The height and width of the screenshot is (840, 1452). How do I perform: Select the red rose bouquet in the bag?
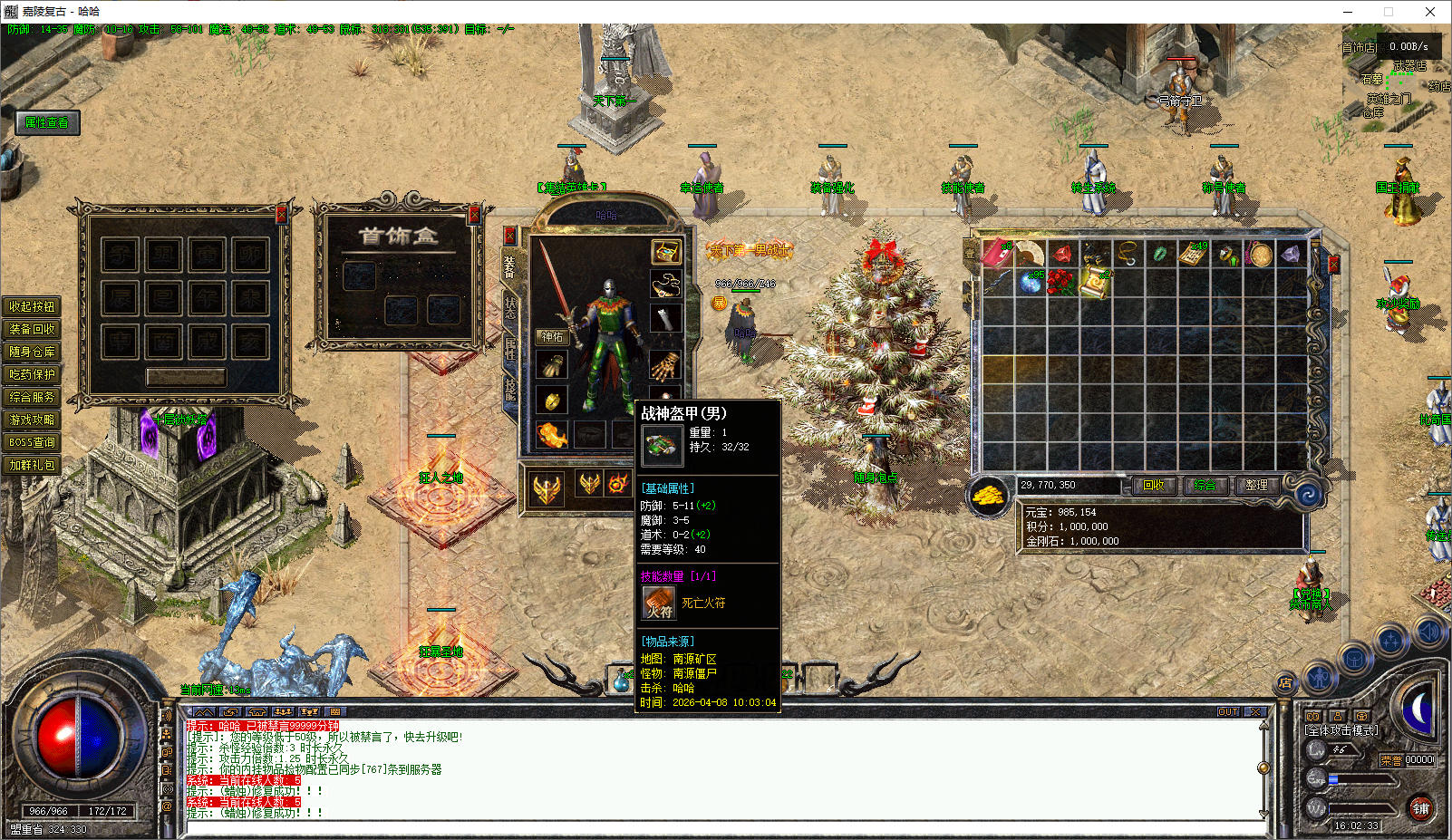pyautogui.click(x=1061, y=283)
